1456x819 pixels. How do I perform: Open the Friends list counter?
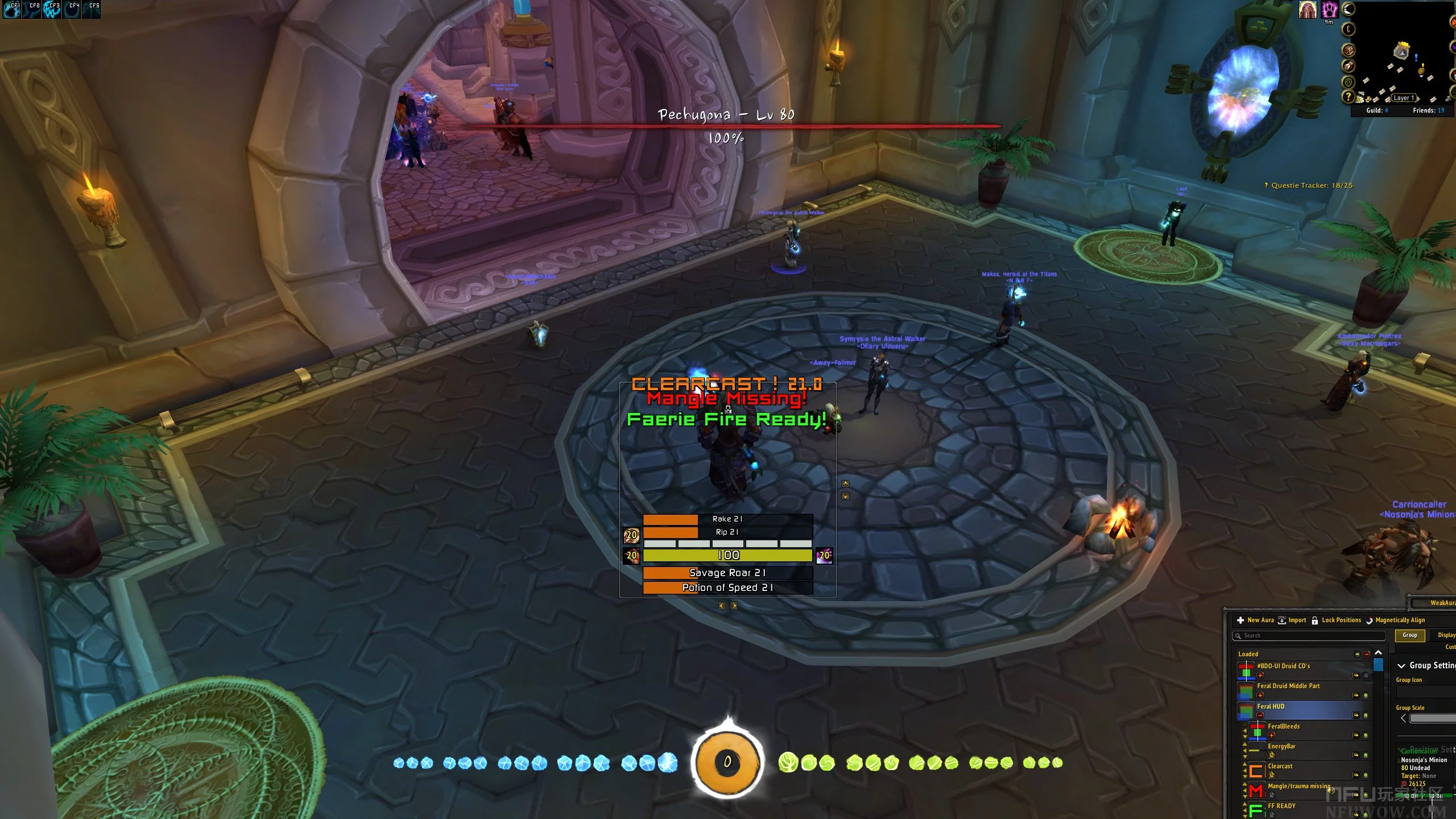pos(1428,110)
